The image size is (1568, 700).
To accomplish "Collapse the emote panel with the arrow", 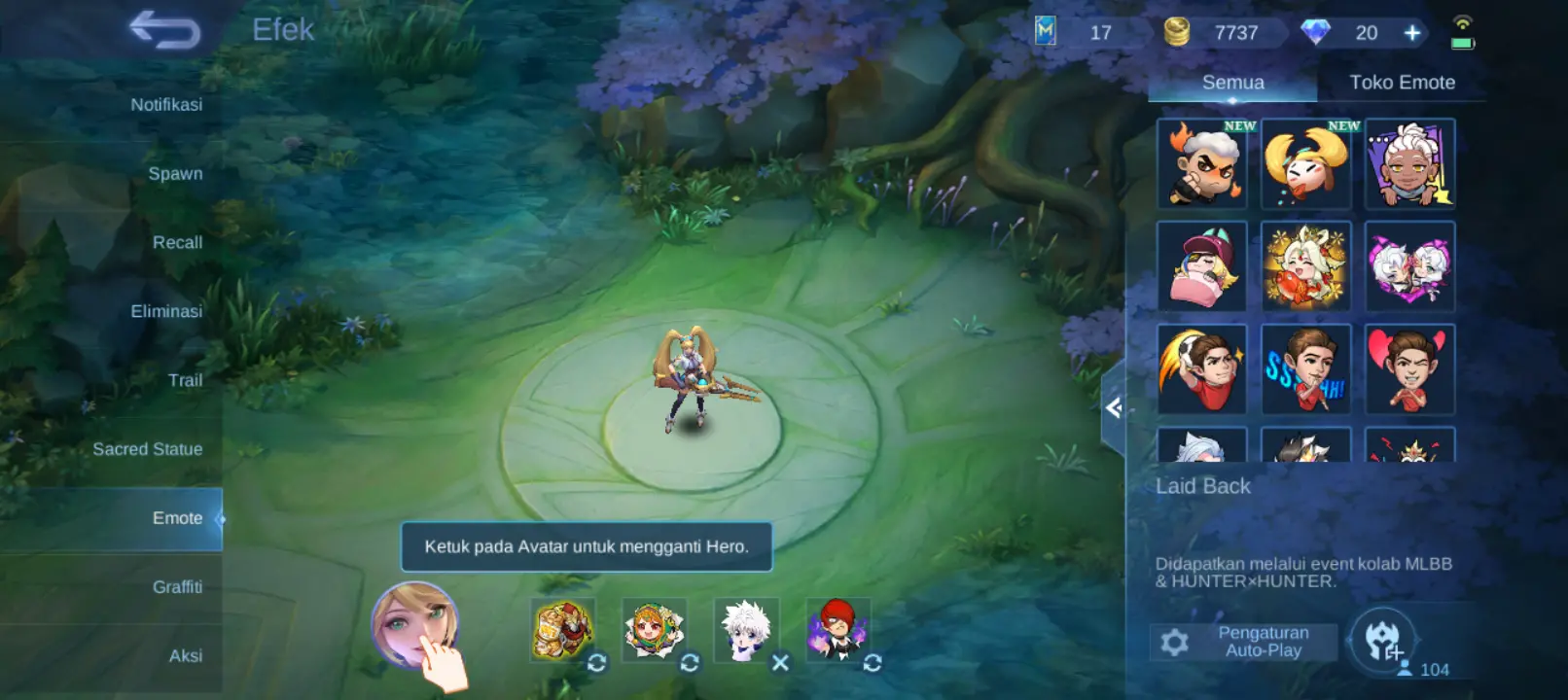I will [x=1114, y=408].
